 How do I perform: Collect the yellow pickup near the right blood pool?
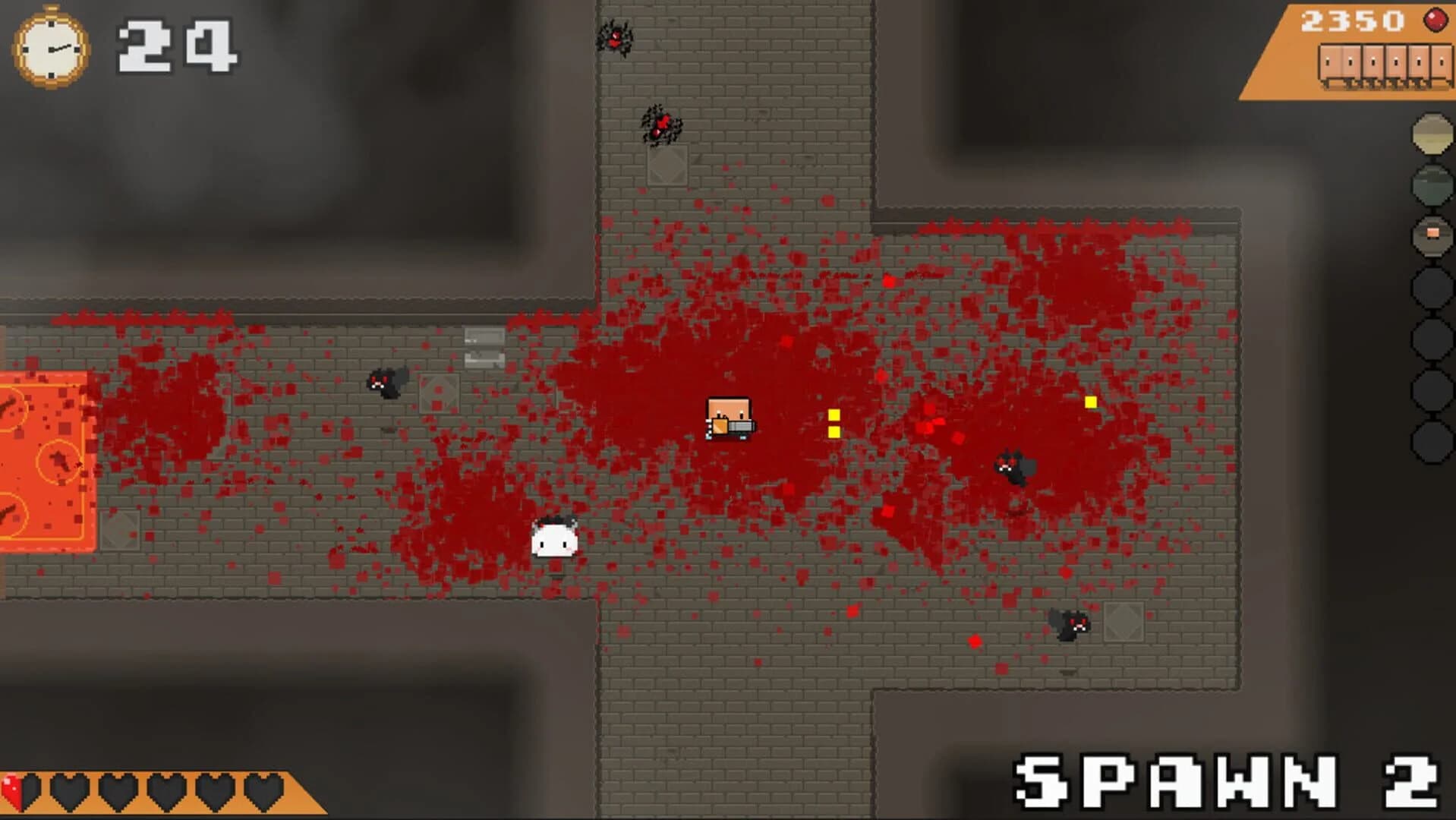pyautogui.click(x=1091, y=401)
